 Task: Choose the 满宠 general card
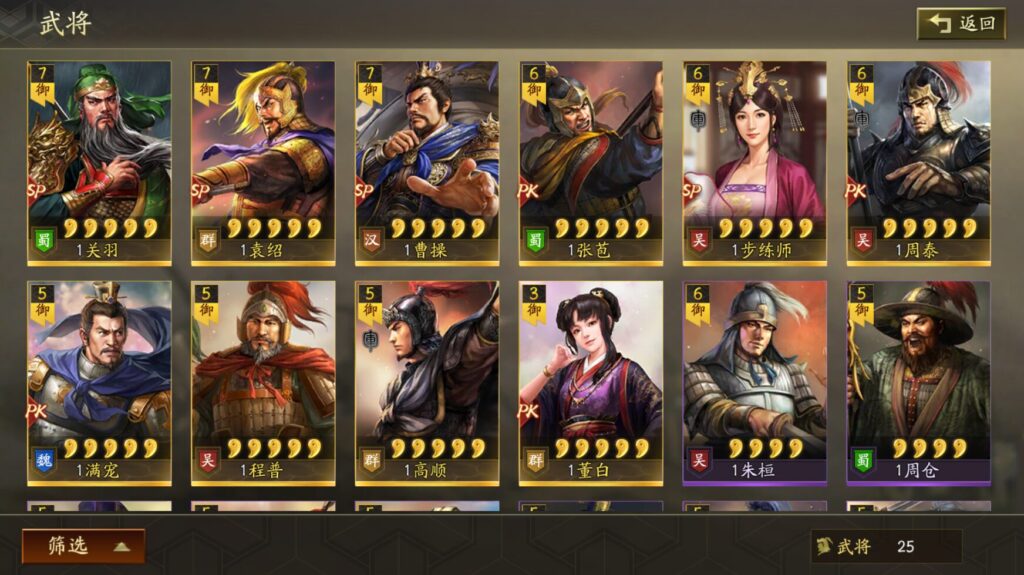click(x=99, y=380)
